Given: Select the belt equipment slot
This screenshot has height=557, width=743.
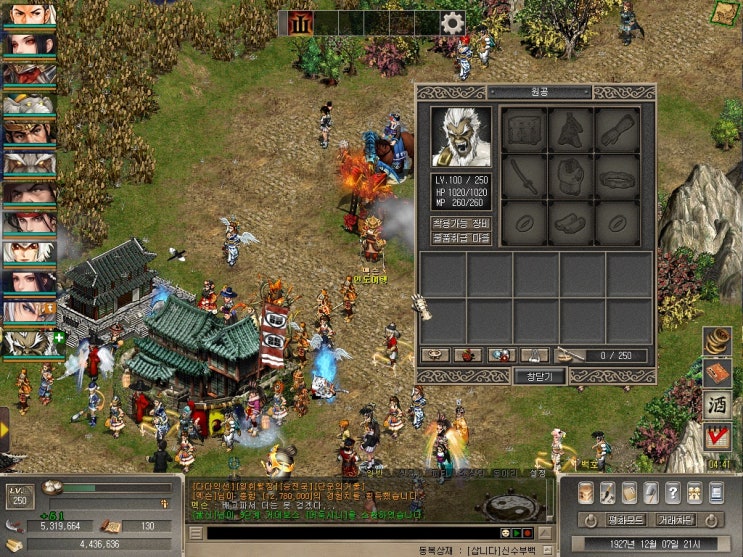Looking at the screenshot, I should click(617, 177).
